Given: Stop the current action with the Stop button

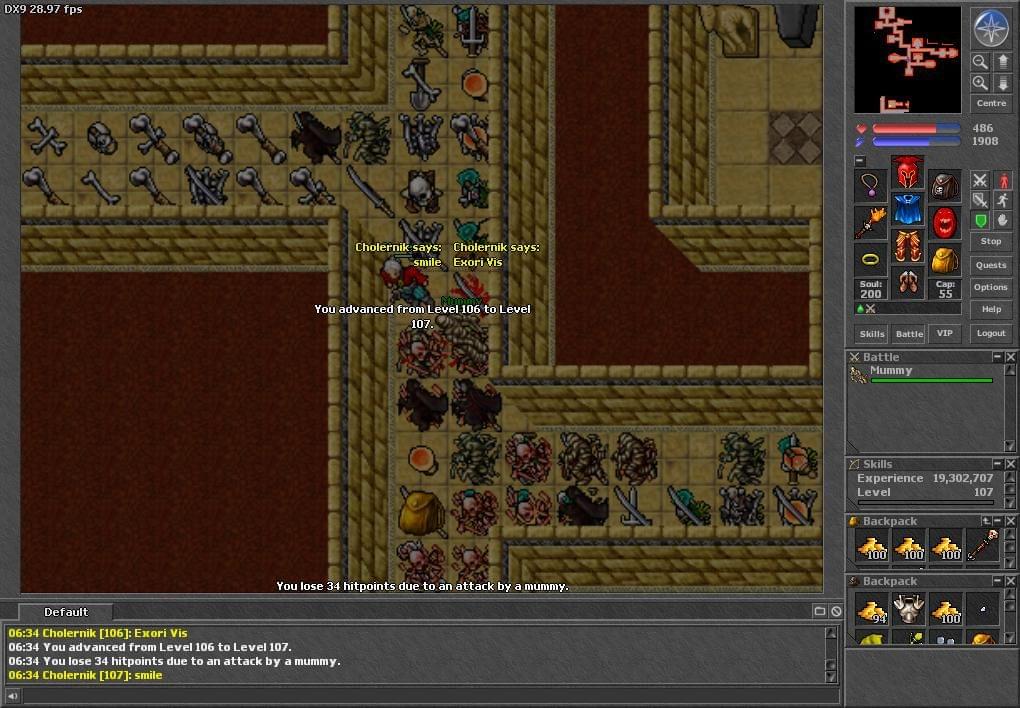Looking at the screenshot, I should tap(991, 241).
